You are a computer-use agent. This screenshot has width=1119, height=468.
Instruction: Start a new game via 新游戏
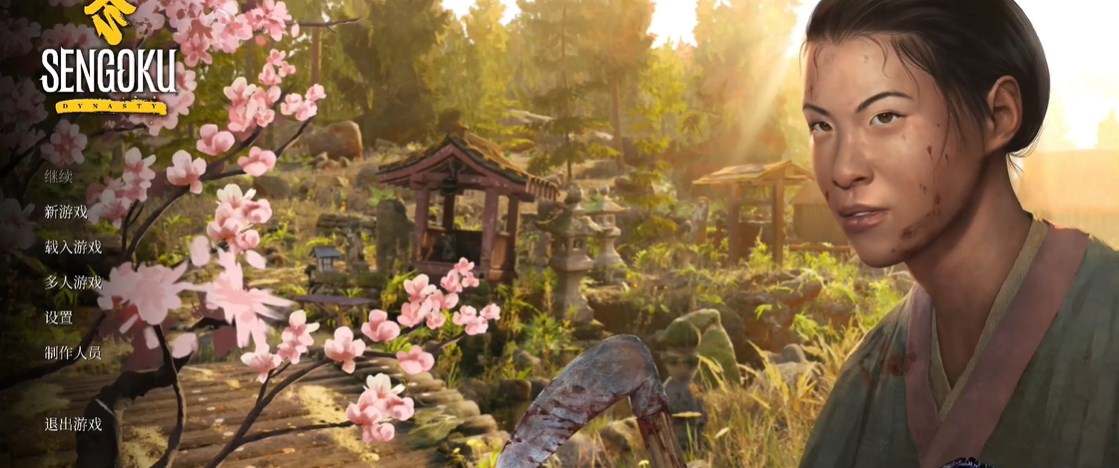click(x=66, y=212)
